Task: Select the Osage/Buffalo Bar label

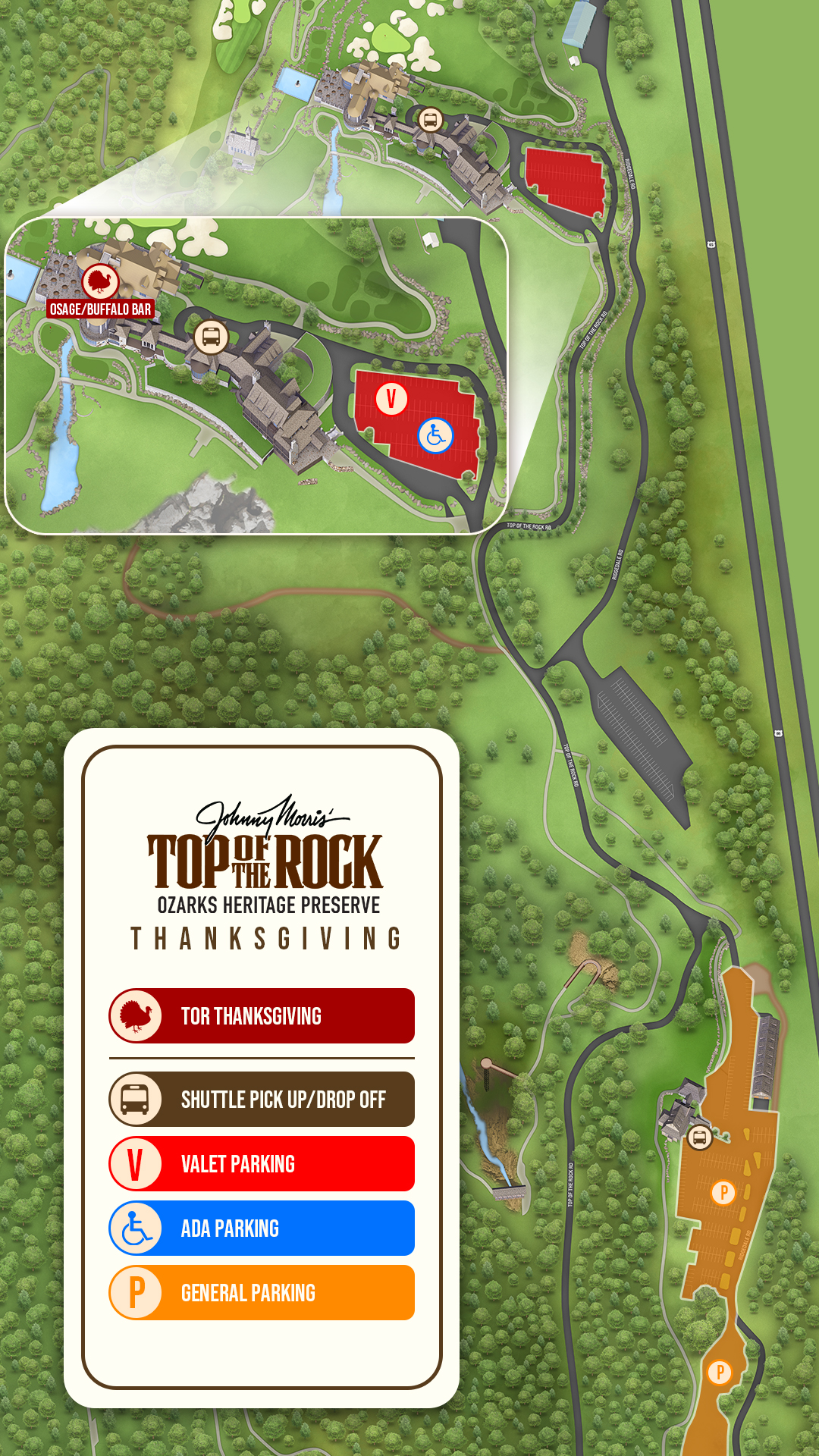Action: (100, 309)
